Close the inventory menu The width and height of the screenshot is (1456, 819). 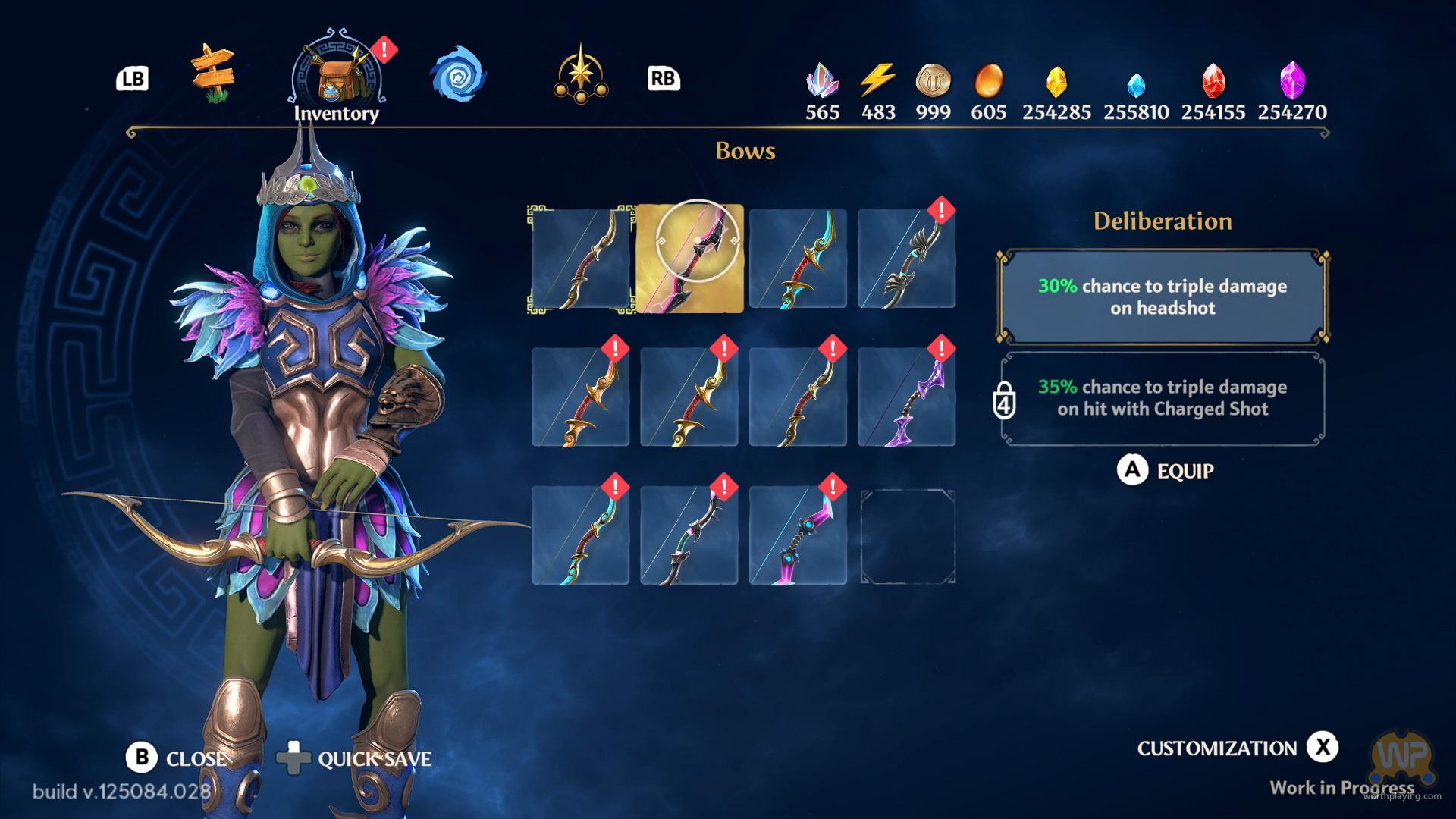tap(177, 758)
